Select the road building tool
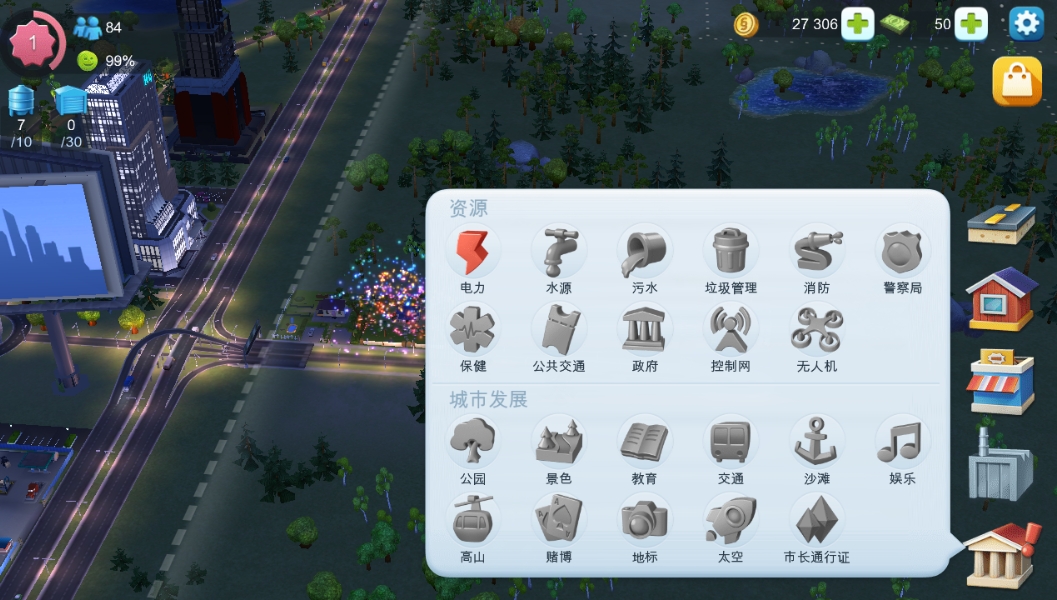 [1001, 223]
